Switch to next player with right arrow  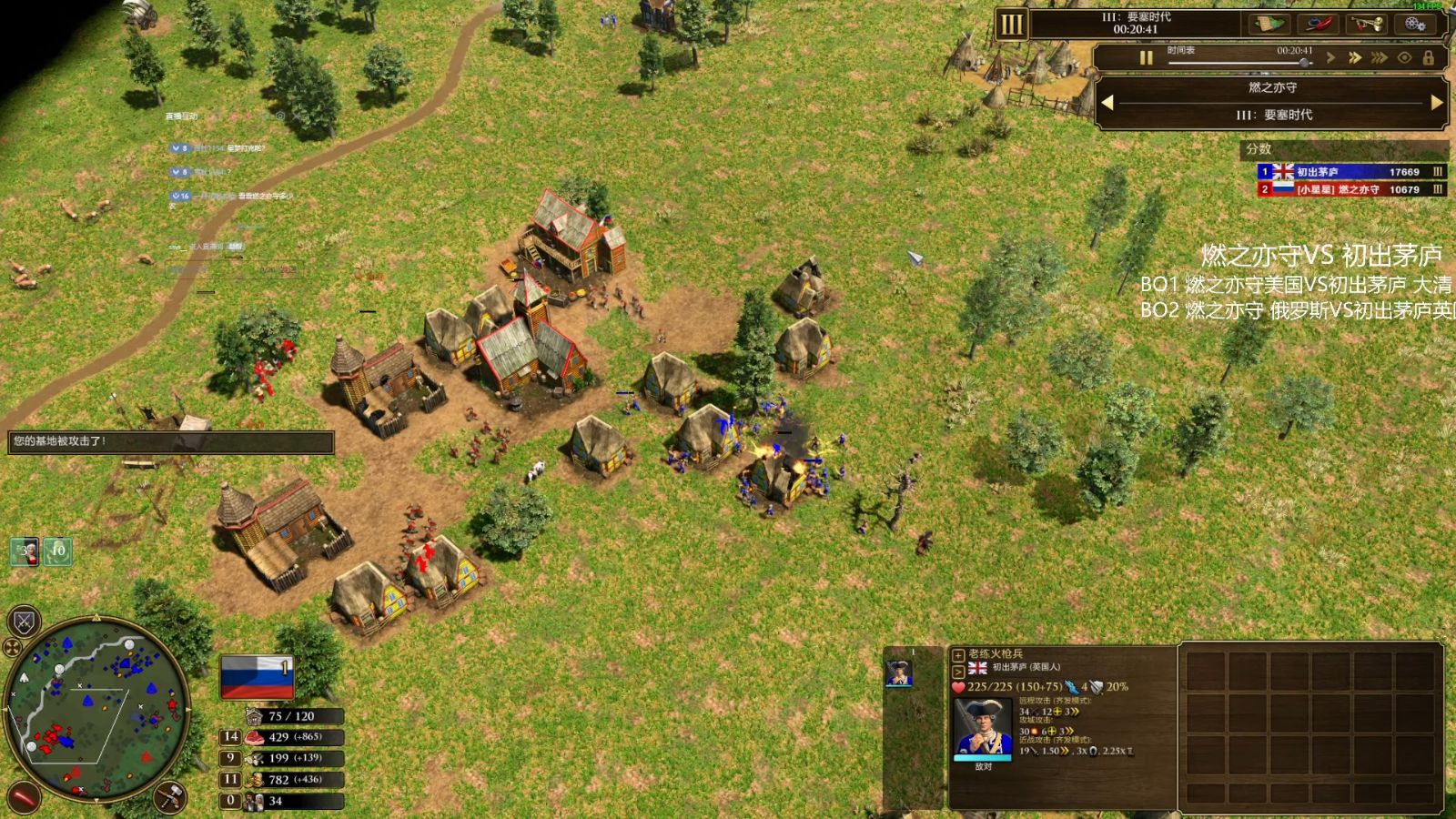pyautogui.click(x=1437, y=103)
